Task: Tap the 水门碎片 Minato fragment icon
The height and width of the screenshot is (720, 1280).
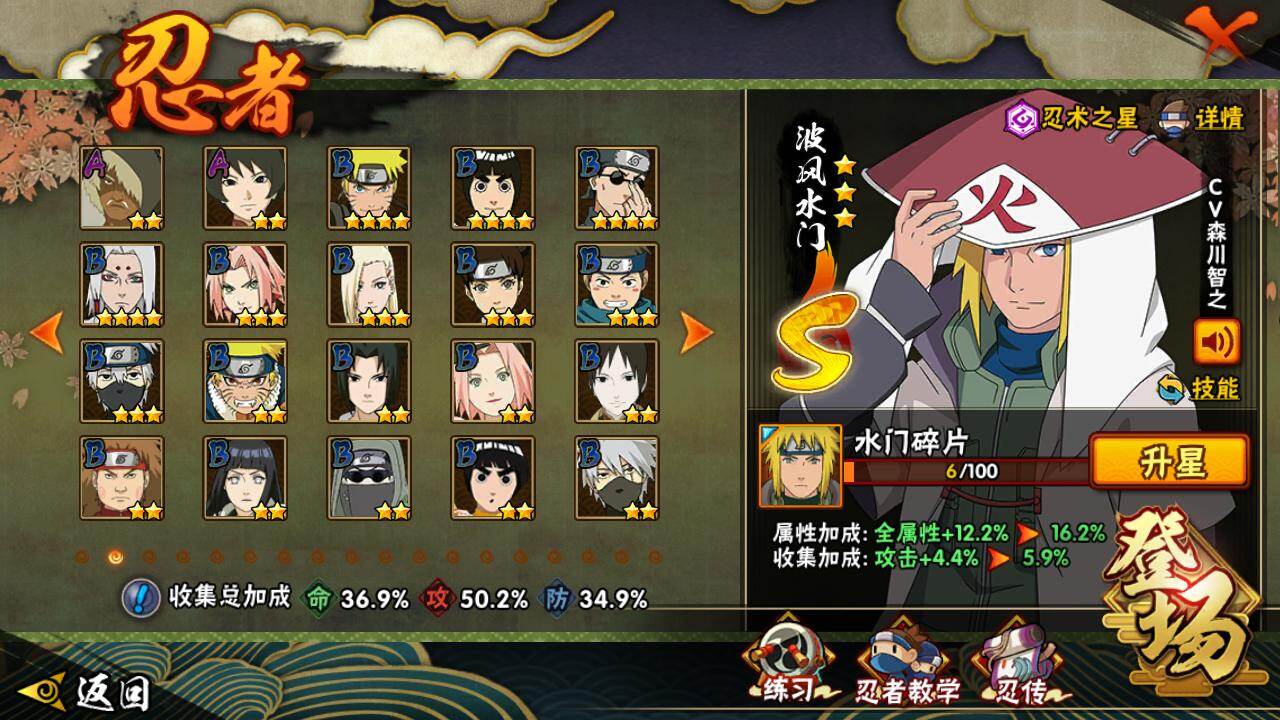Action: click(x=800, y=465)
